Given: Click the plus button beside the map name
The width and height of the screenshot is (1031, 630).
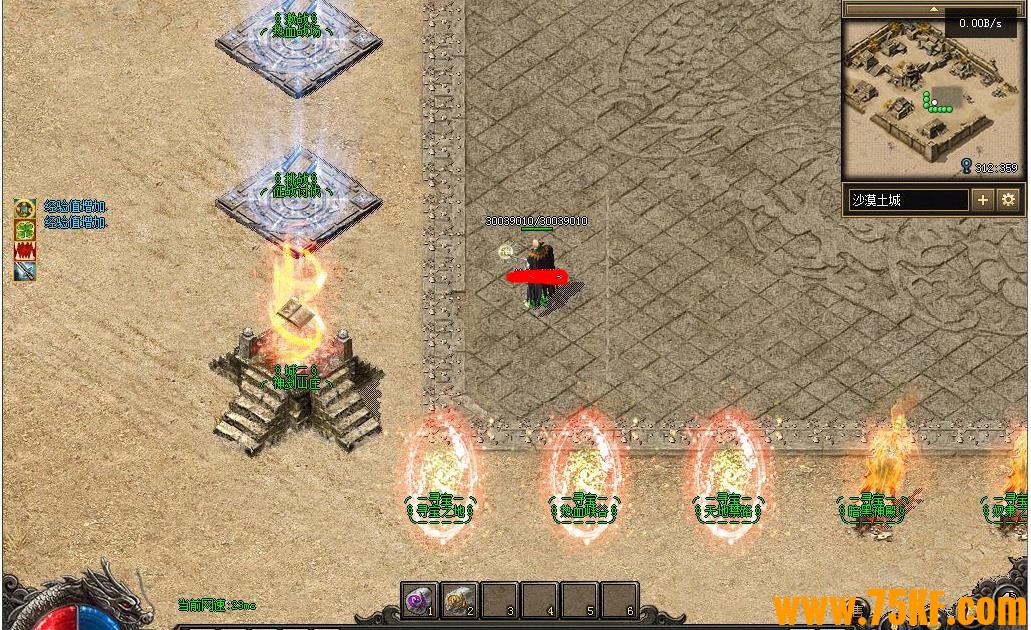Looking at the screenshot, I should [983, 200].
